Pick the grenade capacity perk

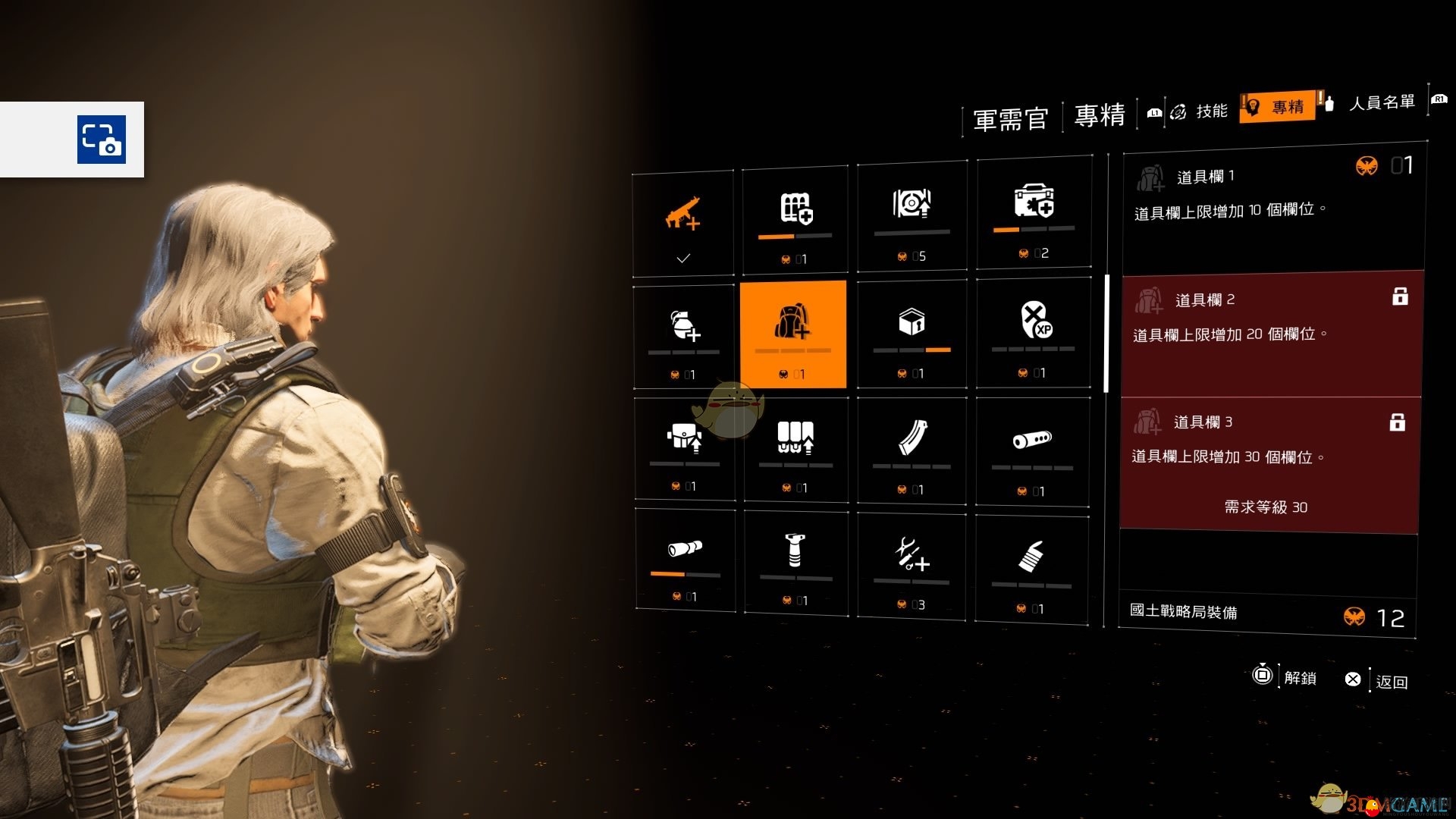[684, 335]
